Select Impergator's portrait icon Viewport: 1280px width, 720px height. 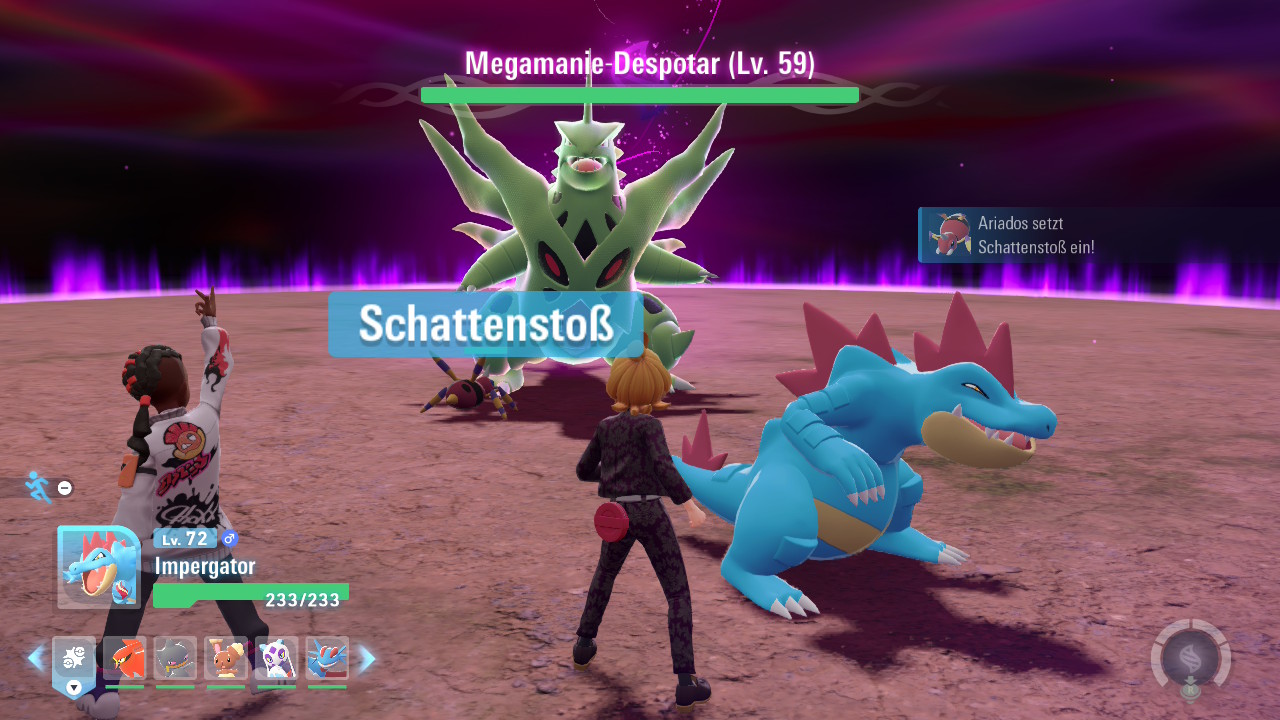[x=97, y=567]
